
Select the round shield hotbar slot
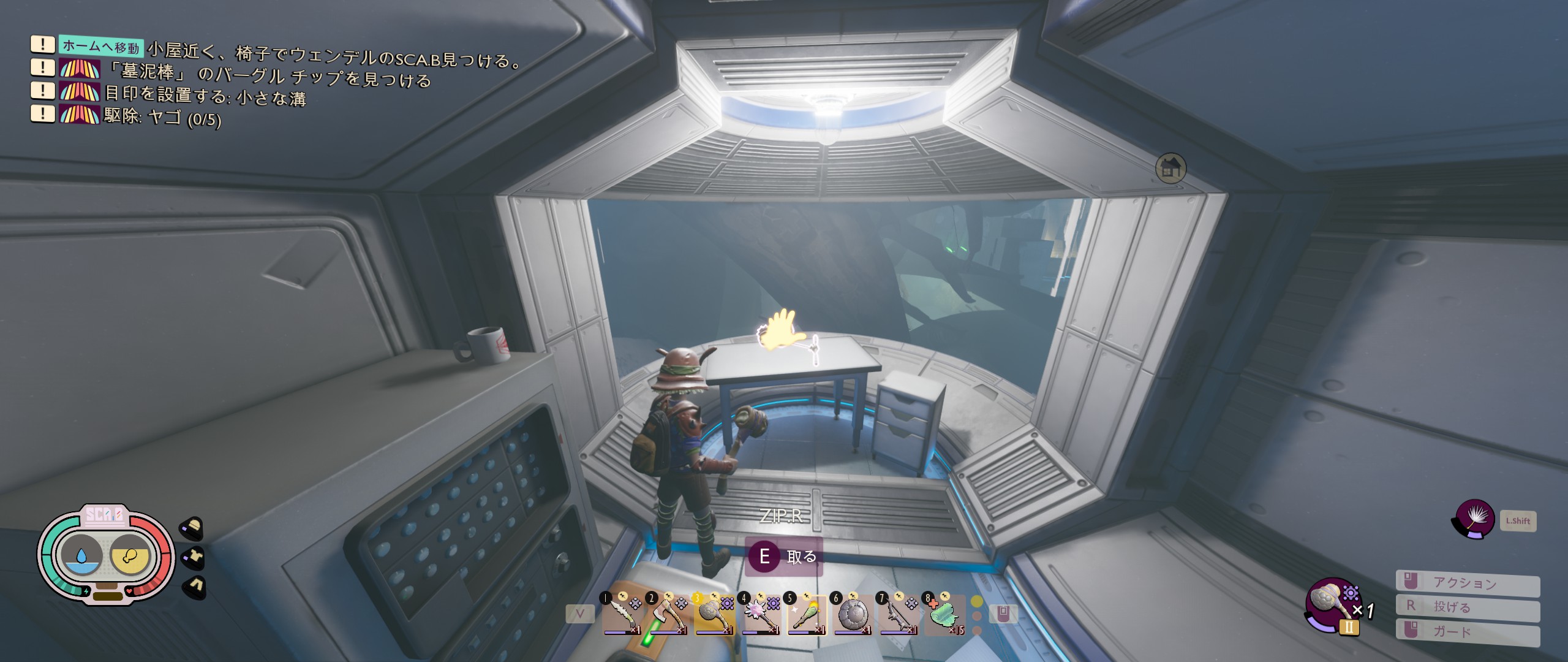[852, 615]
